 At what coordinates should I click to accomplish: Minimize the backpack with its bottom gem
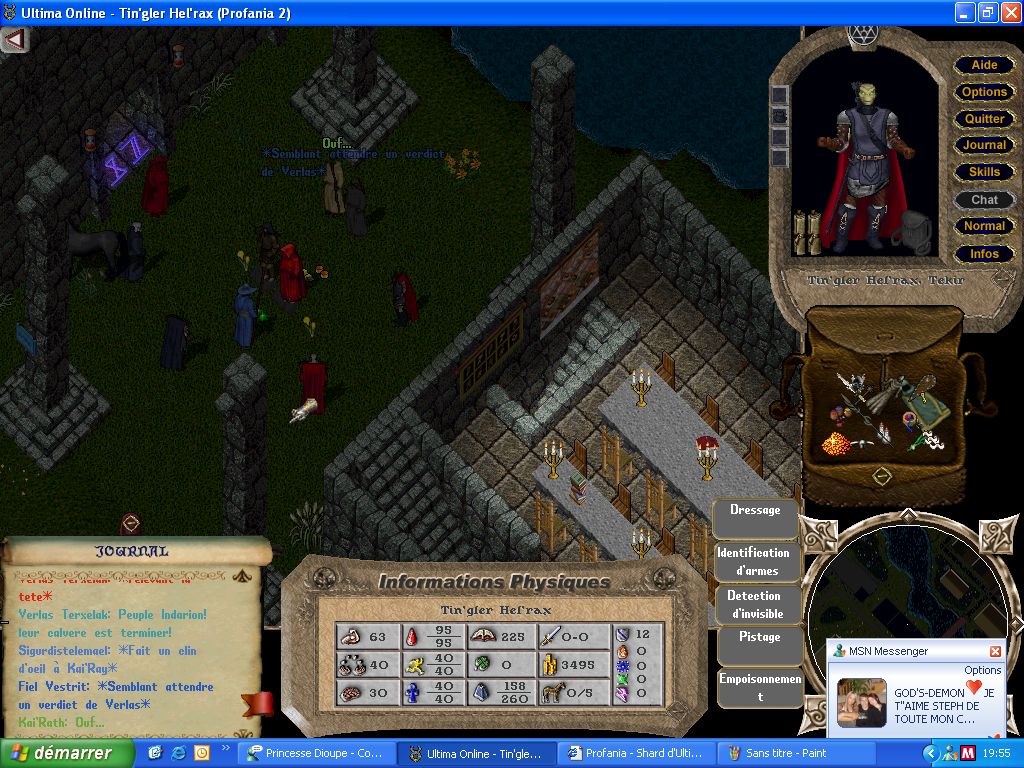coord(881,476)
